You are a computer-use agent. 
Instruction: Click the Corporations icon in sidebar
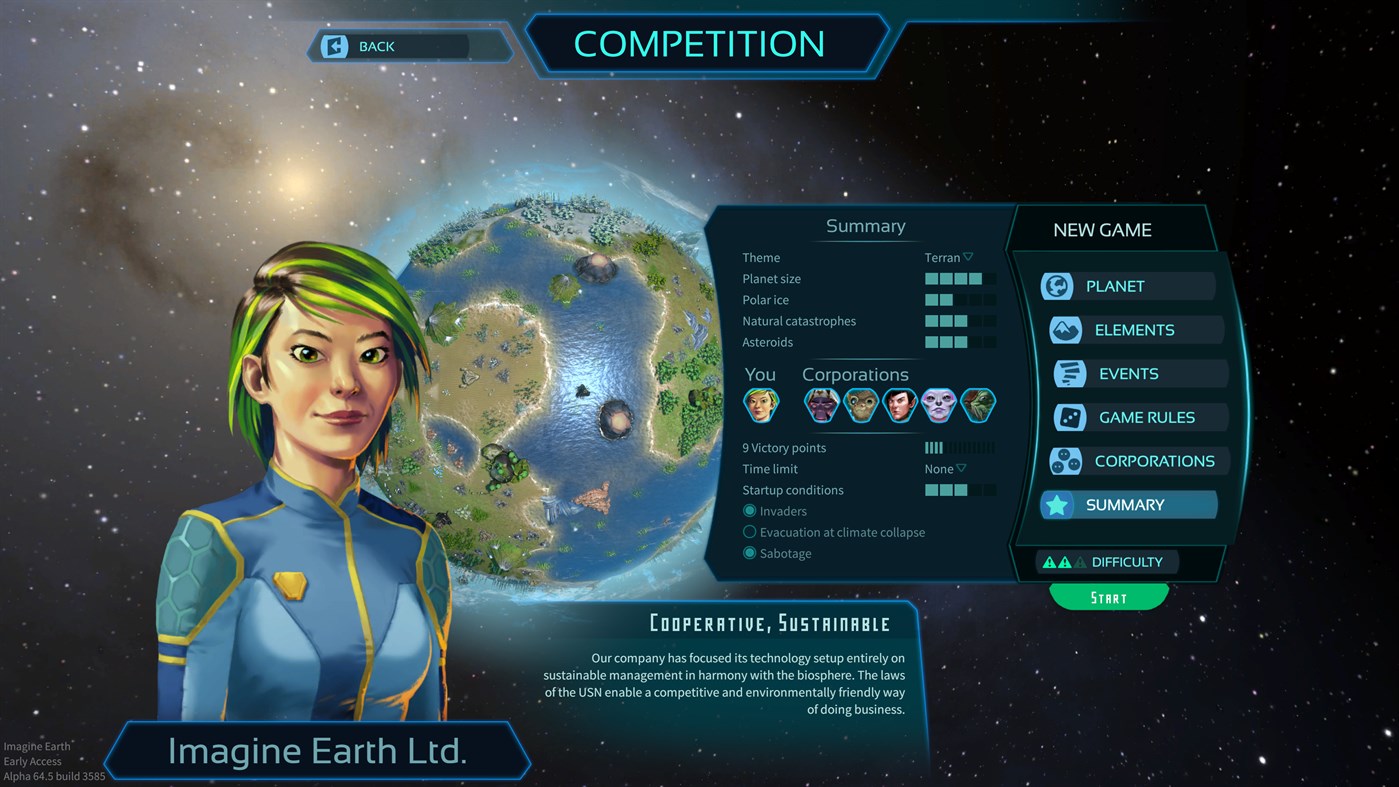tap(1066, 461)
